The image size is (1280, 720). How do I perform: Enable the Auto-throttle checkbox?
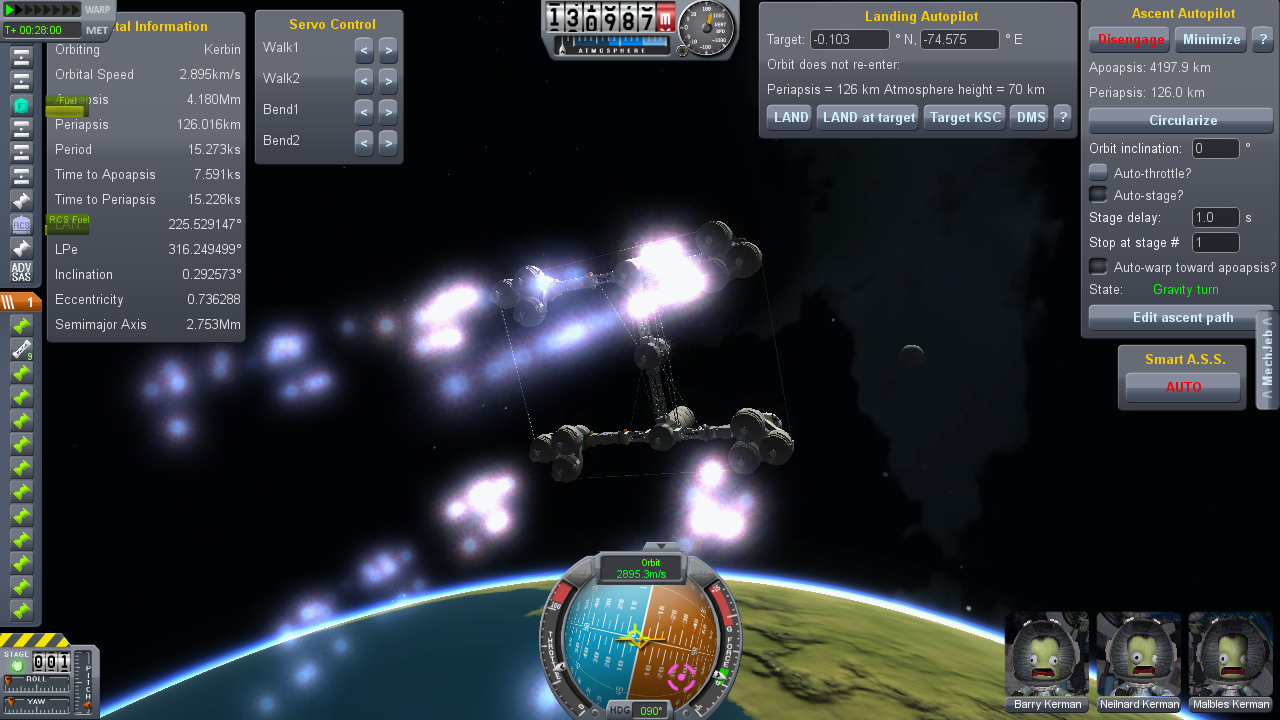coord(1097,172)
